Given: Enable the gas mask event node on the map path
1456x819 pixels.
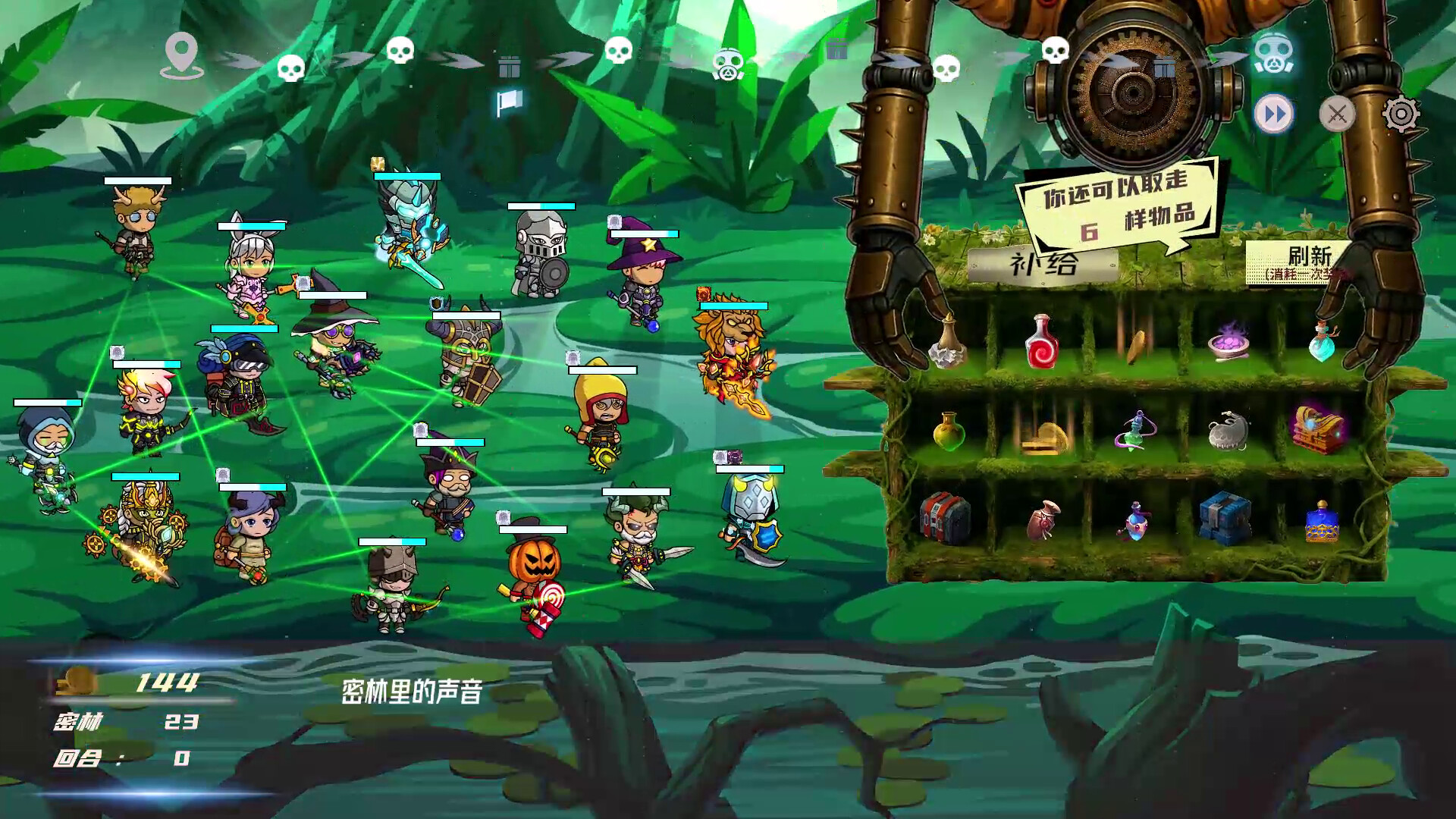Looking at the screenshot, I should (x=730, y=64).
